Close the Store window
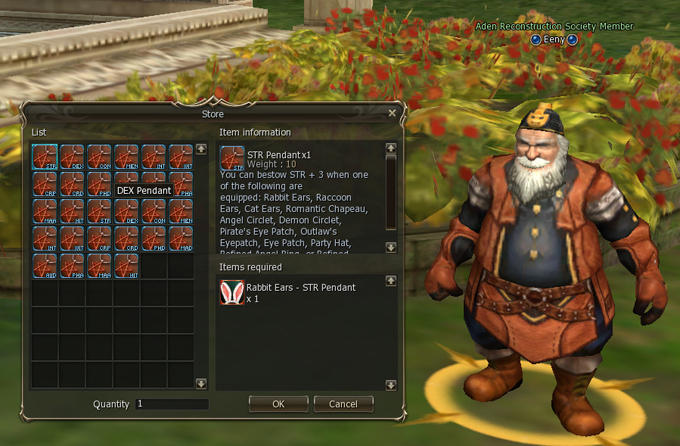Image resolution: width=680 pixels, height=446 pixels. tap(392, 114)
